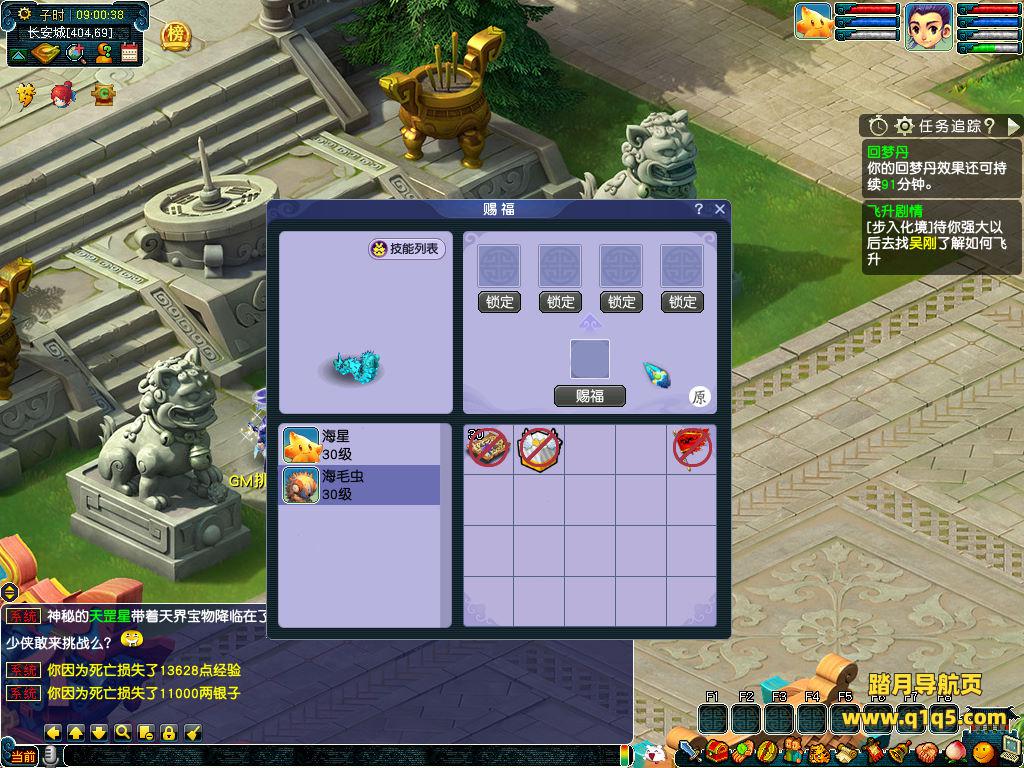Open the 技能列表 skill list
The height and width of the screenshot is (768, 1024).
(x=407, y=249)
